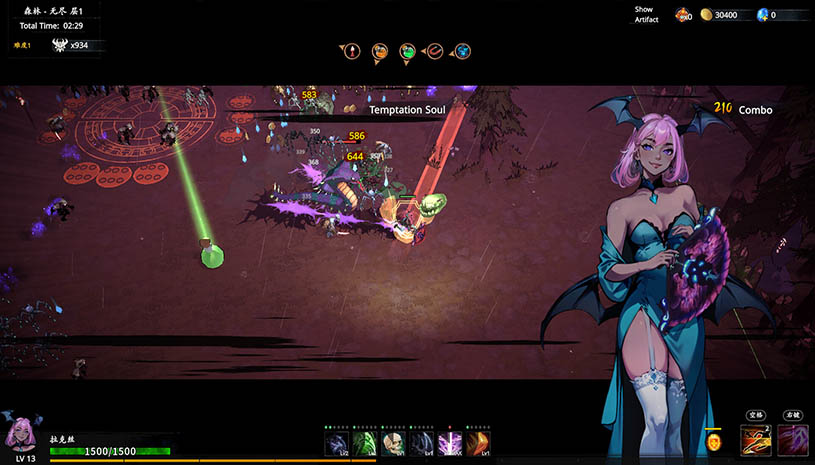Select the red candle buff icon
Screen dimensions: 815x465
pyautogui.click(x=352, y=50)
